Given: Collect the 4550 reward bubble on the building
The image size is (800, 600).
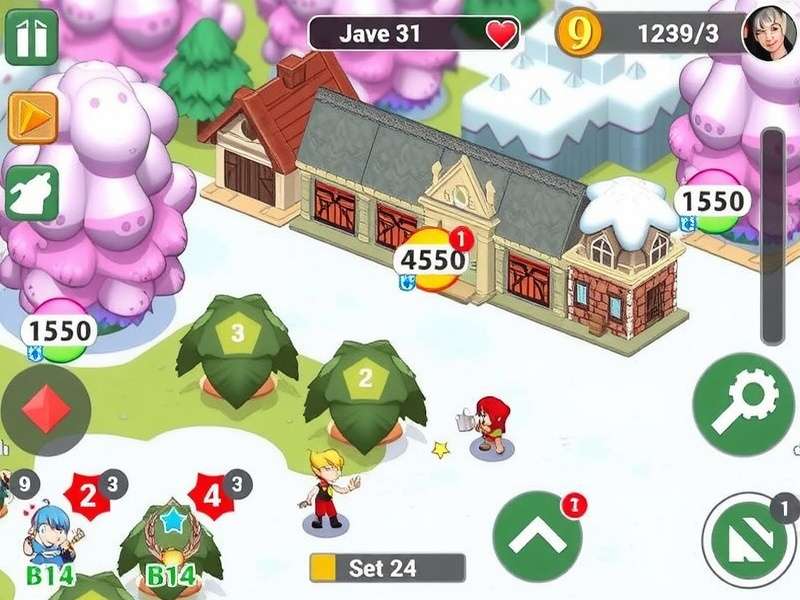Looking at the screenshot, I should [434, 261].
